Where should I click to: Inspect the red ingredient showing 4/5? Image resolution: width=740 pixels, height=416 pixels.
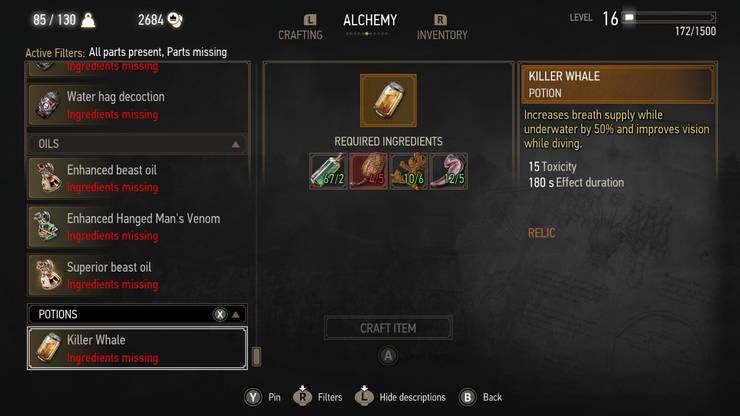368,171
